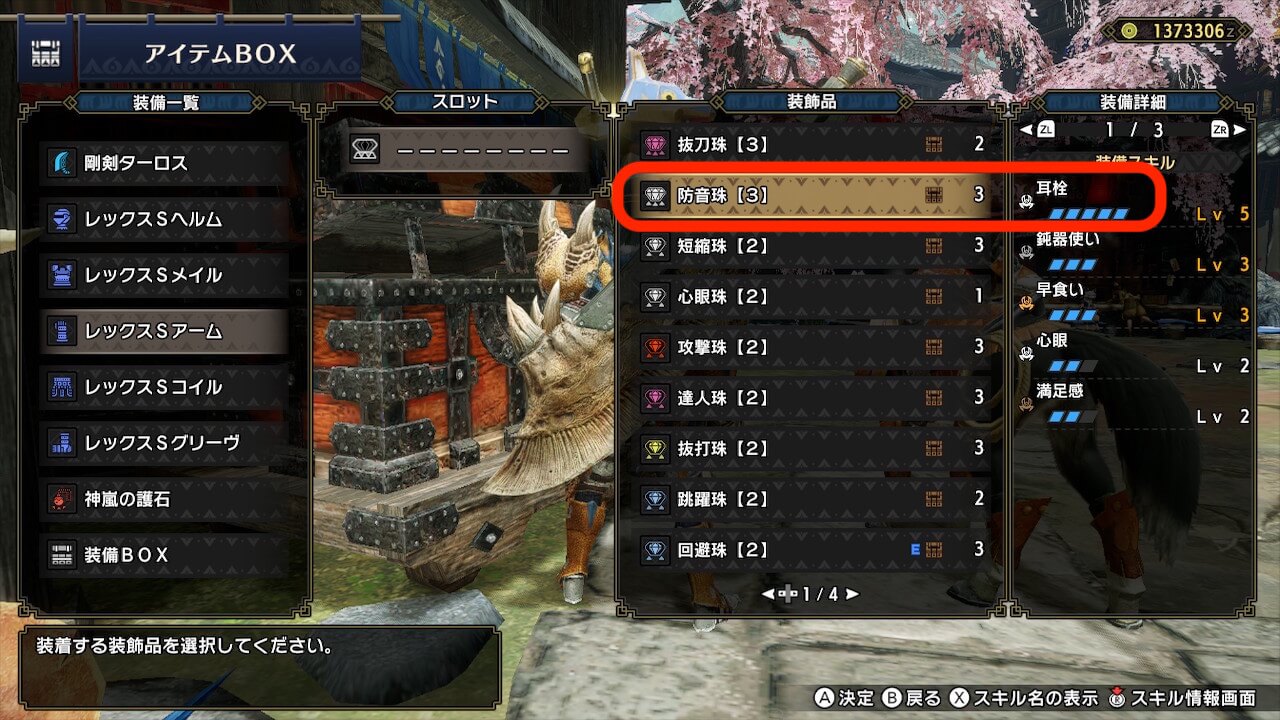Choose the 防音珠【3】 decoration
Screen dimensions: 1280x720
[x=810, y=195]
